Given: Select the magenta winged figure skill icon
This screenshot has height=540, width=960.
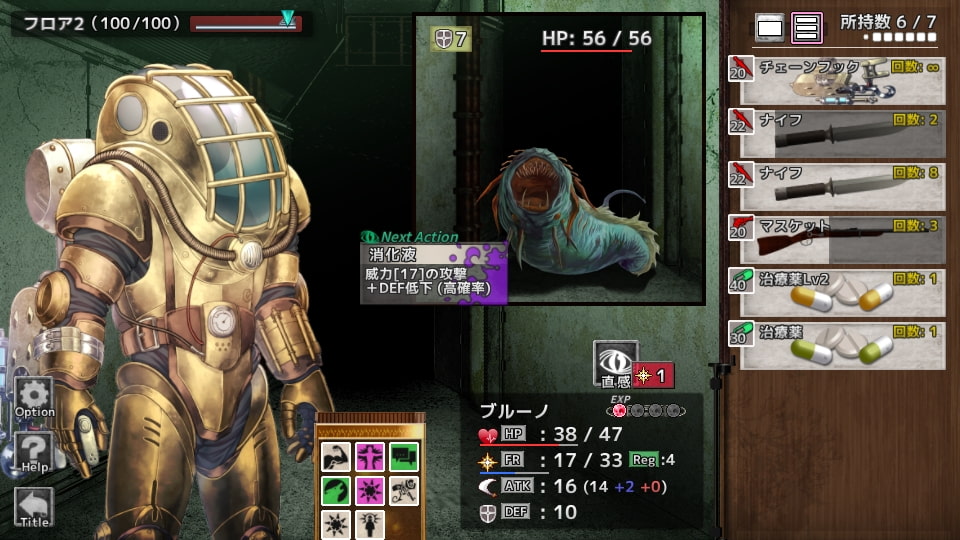Looking at the screenshot, I should tap(370, 457).
